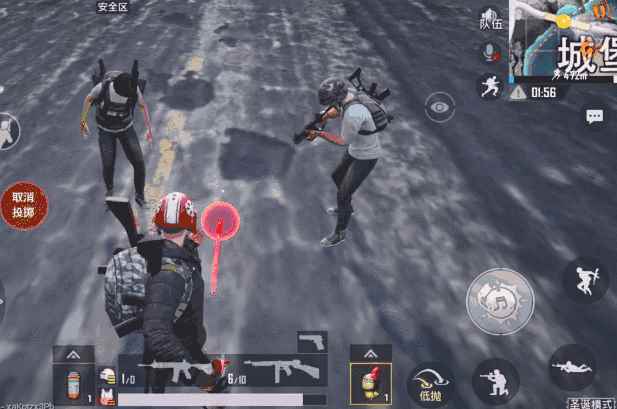Activate the eye free-look button

coord(439,105)
